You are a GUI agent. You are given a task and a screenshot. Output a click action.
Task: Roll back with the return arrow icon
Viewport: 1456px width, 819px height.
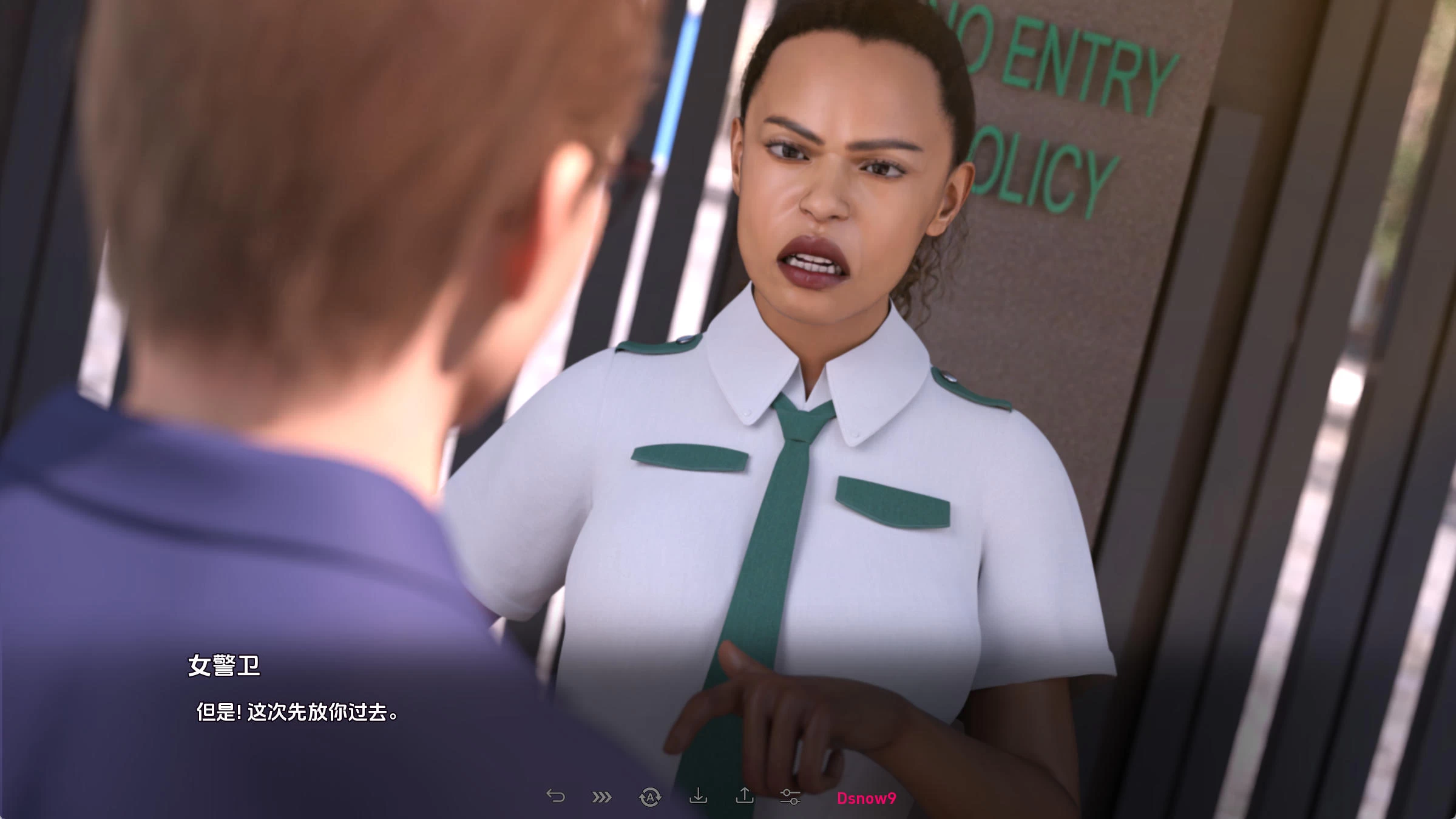(555, 796)
